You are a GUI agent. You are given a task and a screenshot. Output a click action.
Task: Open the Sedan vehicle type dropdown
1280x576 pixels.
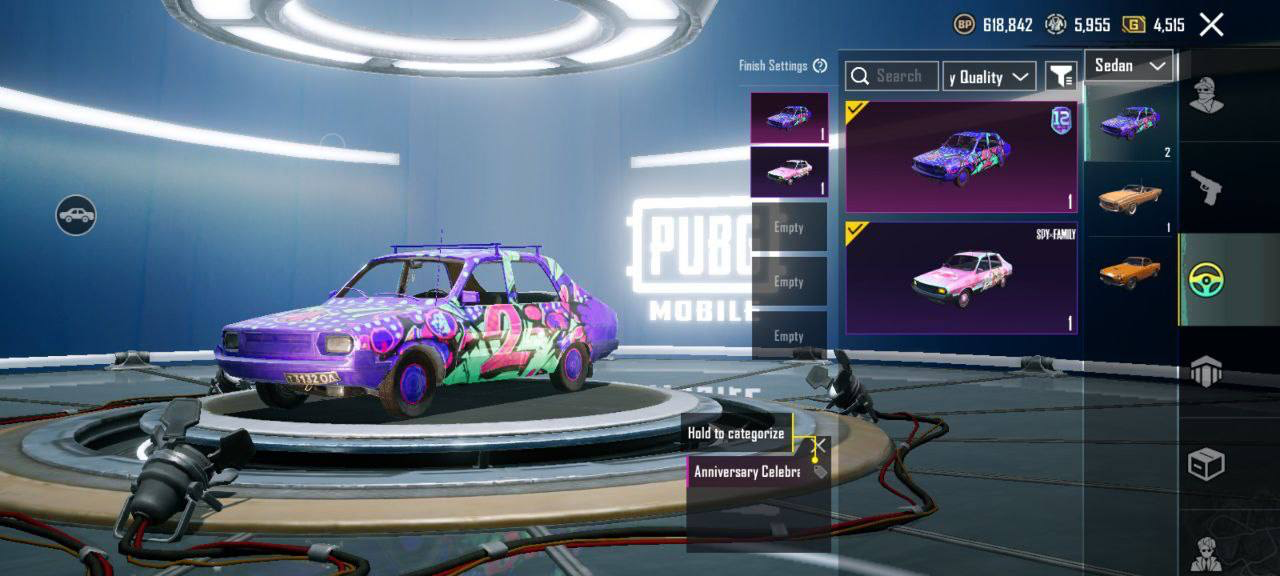tap(1129, 66)
